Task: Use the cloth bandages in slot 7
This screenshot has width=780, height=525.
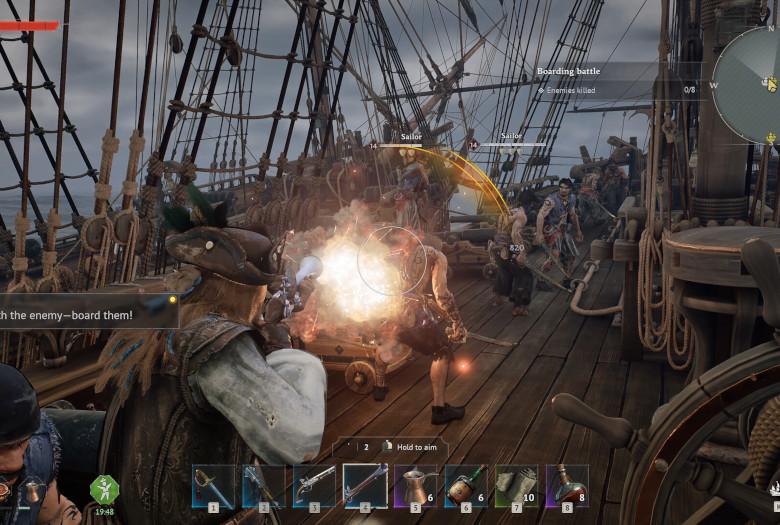Action: (x=516, y=486)
